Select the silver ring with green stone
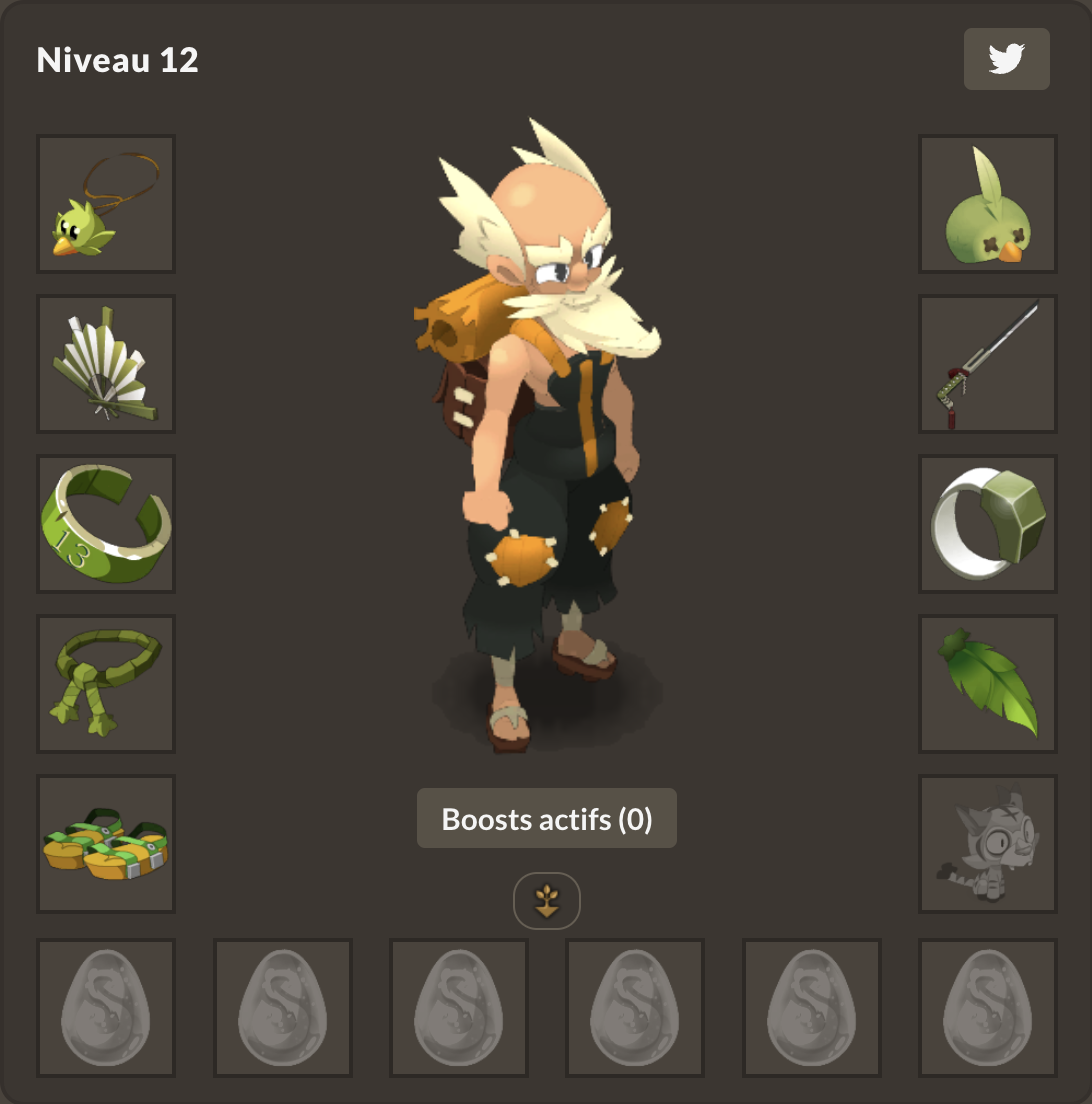The image size is (1092, 1104). pos(987,524)
